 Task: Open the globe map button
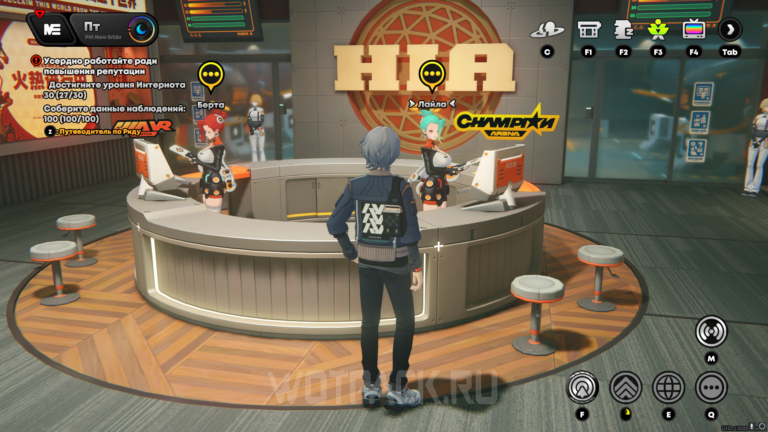[x=668, y=386]
